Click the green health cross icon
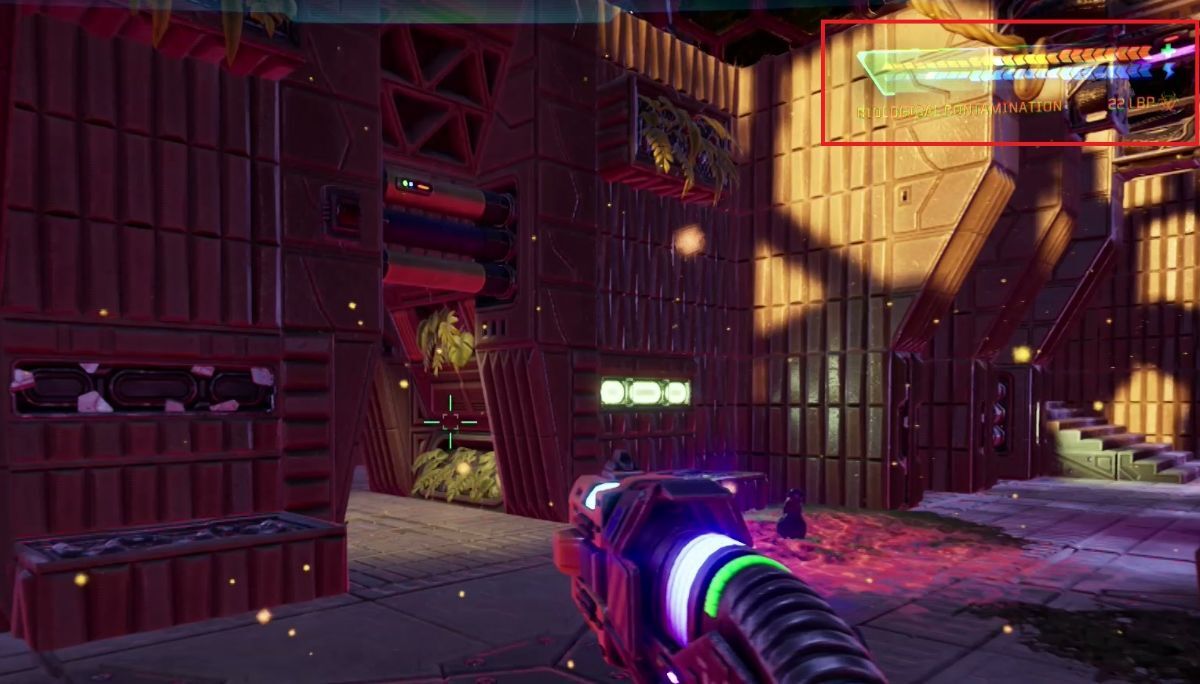The width and height of the screenshot is (1200, 684). 1169,48
